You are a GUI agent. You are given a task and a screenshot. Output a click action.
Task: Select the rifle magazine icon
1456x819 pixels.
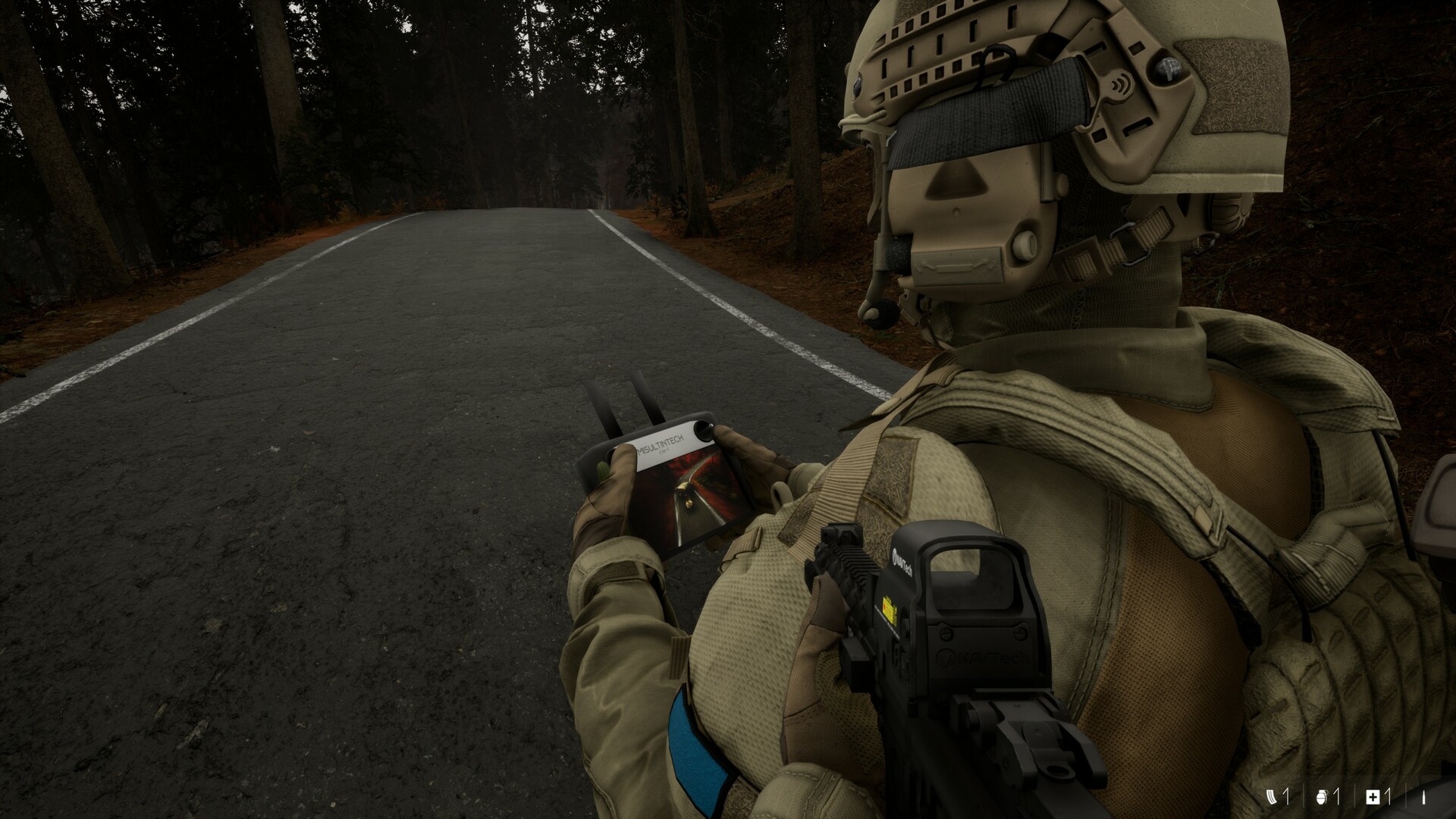pyautogui.click(x=1271, y=796)
